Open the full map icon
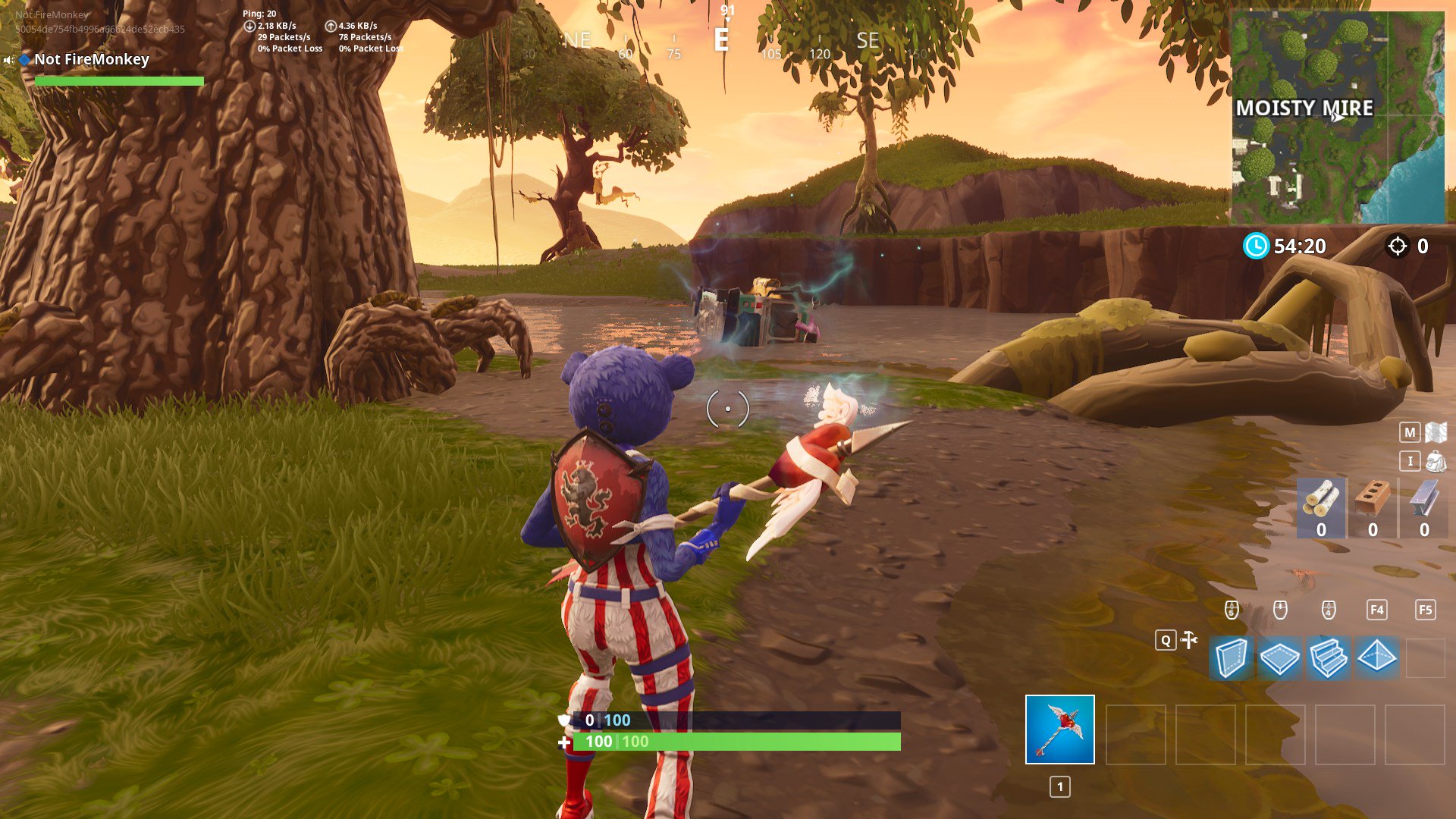Image resolution: width=1456 pixels, height=819 pixels. tap(1436, 432)
